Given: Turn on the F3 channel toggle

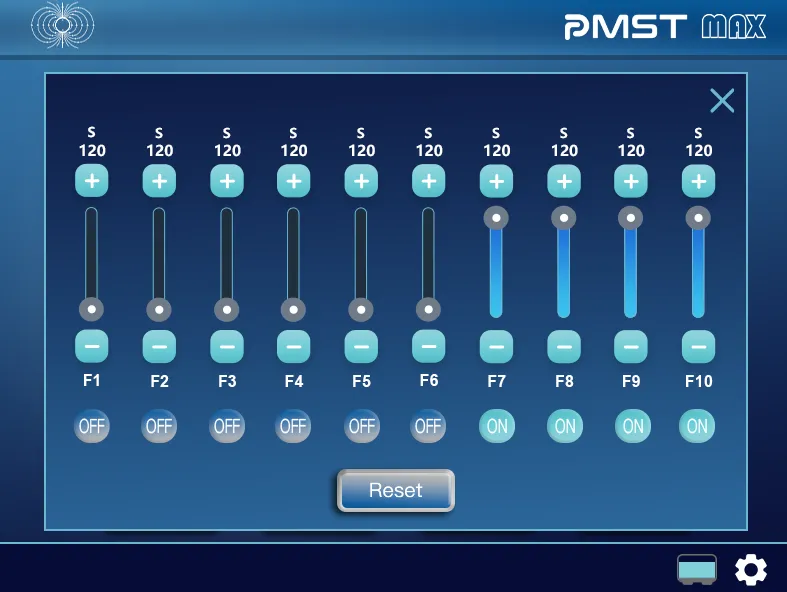Looking at the screenshot, I should (227, 426).
